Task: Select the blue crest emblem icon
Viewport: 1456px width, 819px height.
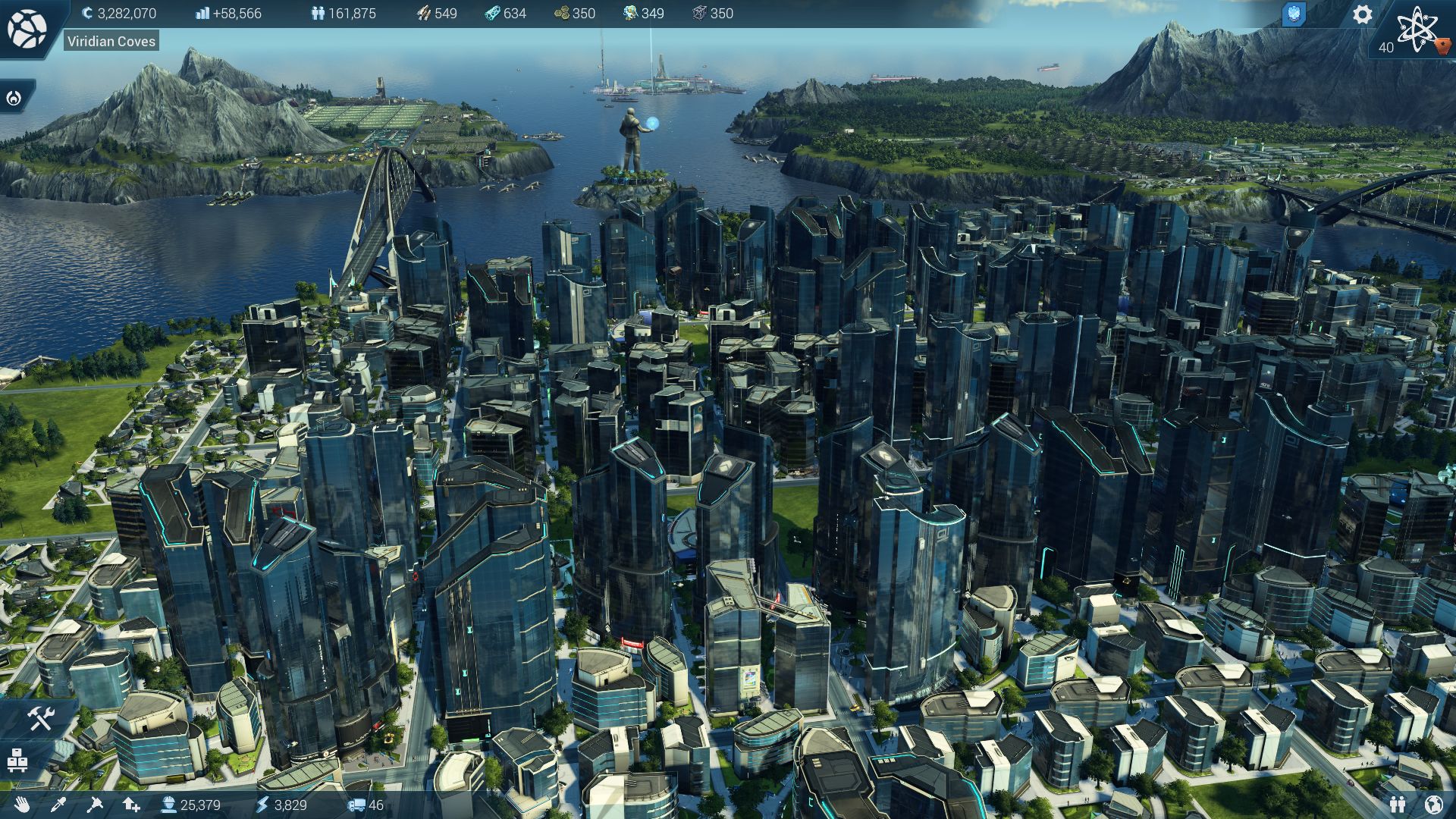Action: click(1294, 14)
